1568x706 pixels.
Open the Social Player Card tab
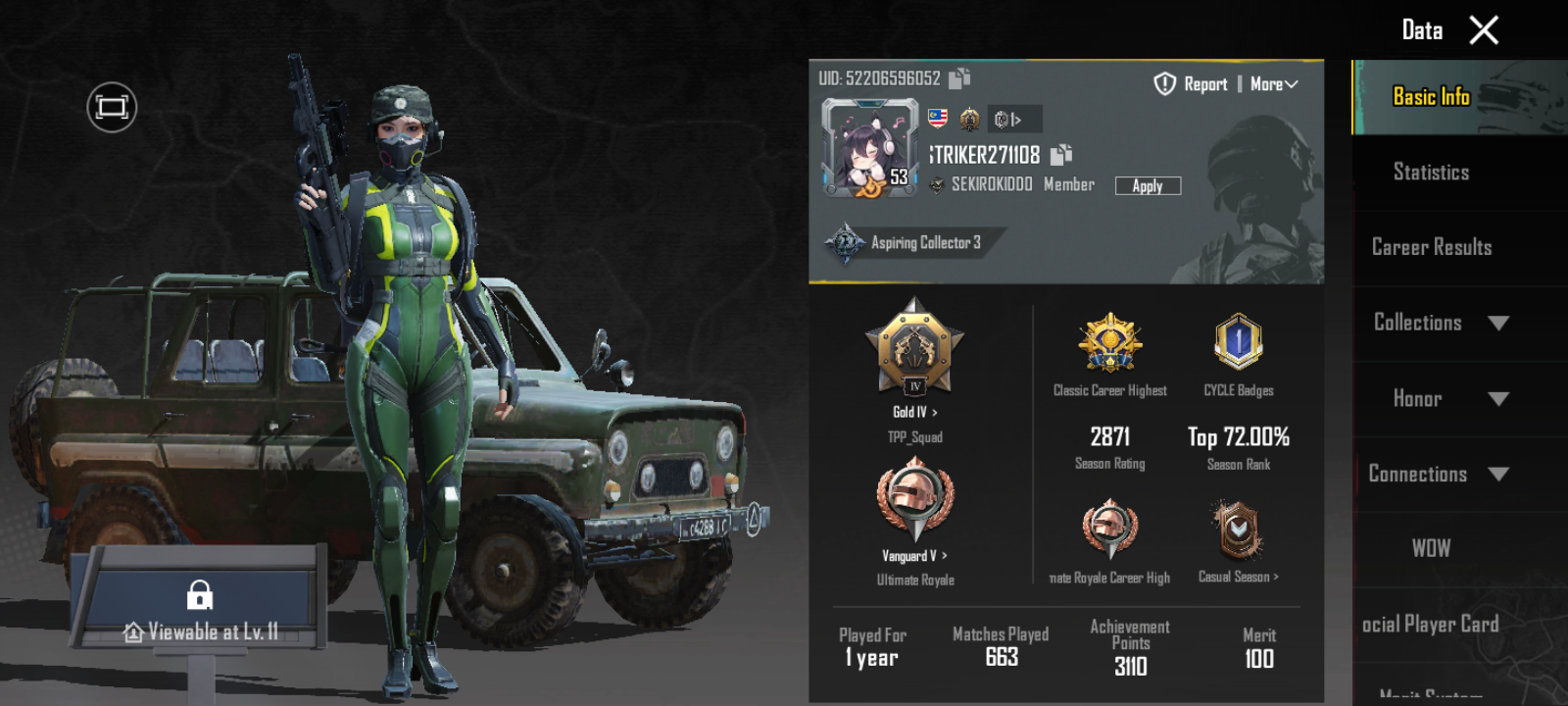point(1431,624)
